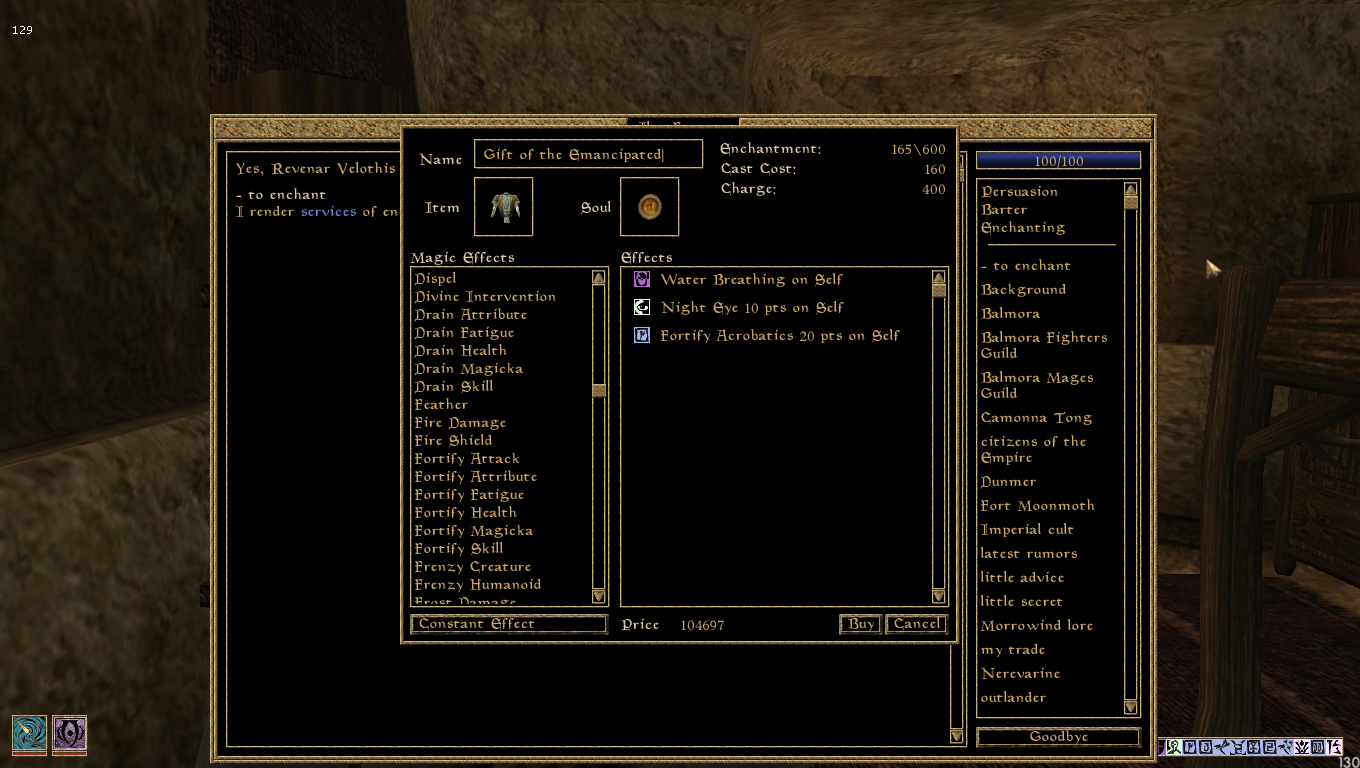The height and width of the screenshot is (768, 1360).
Task: Click the Water Breathing effect icon
Action: (x=641, y=280)
